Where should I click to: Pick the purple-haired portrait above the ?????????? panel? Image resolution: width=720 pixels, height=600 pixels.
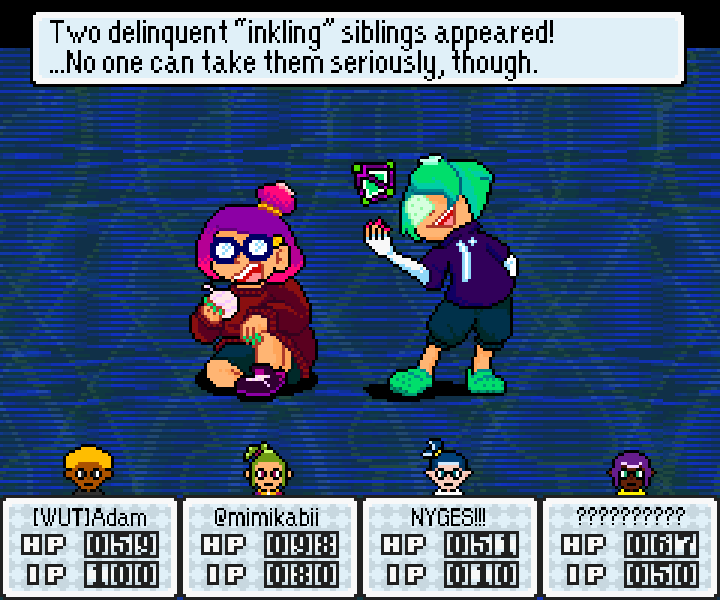click(630, 472)
